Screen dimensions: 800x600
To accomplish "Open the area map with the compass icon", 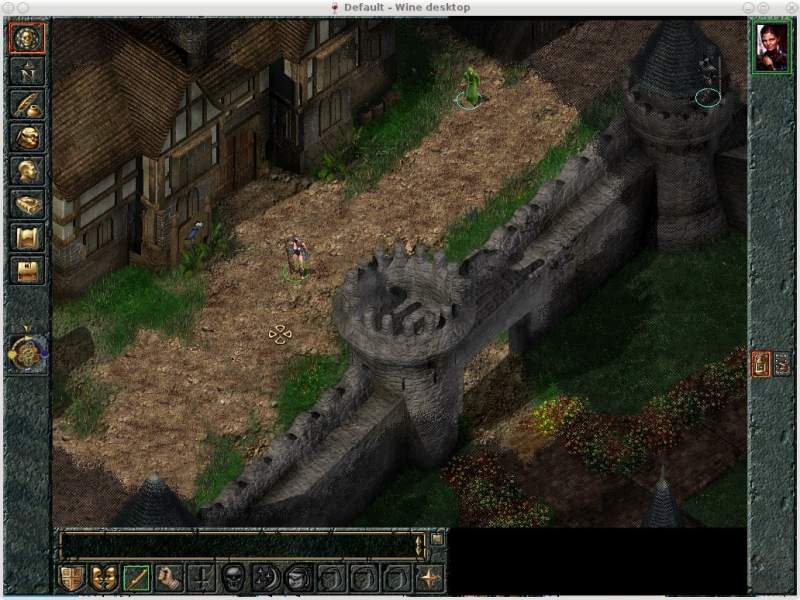I will coord(27,72).
